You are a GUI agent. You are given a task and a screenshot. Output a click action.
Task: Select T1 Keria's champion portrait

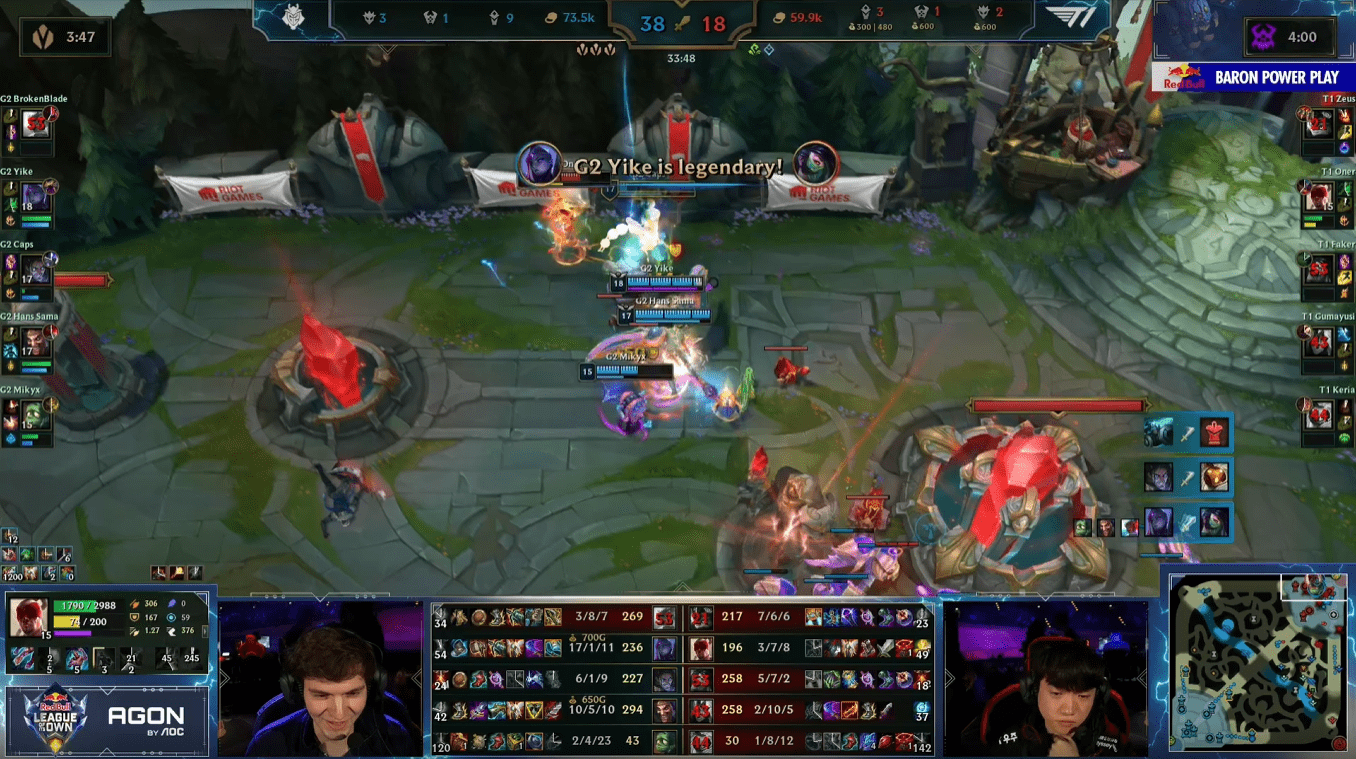(x=1319, y=414)
